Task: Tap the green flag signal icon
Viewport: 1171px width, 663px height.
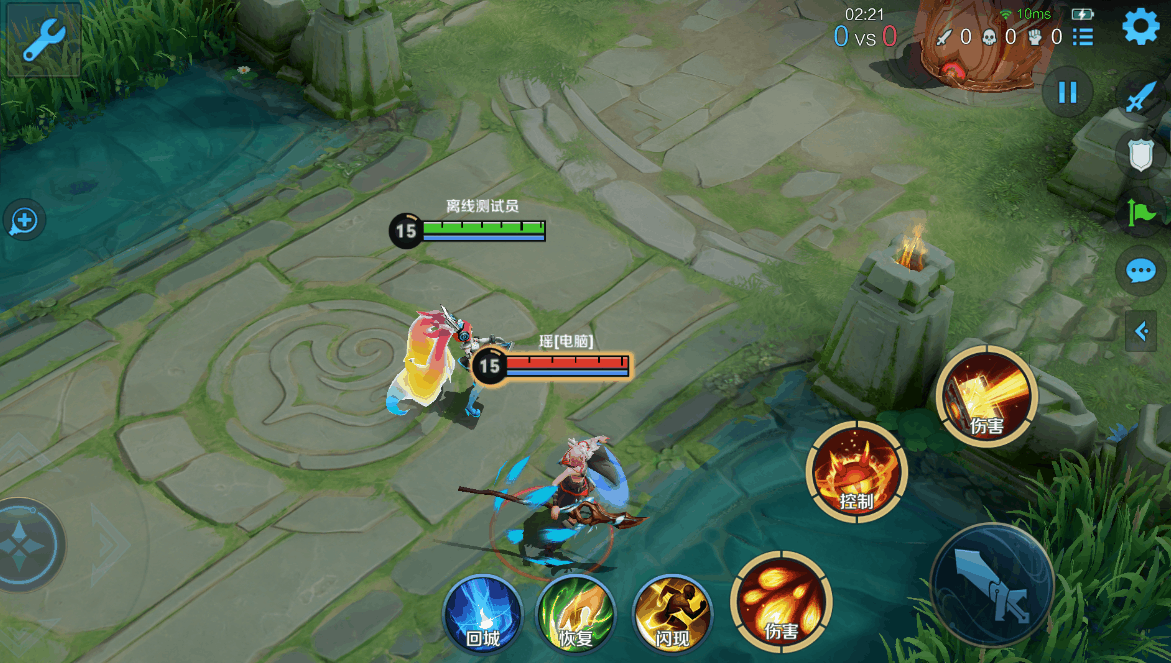Action: point(1141,213)
